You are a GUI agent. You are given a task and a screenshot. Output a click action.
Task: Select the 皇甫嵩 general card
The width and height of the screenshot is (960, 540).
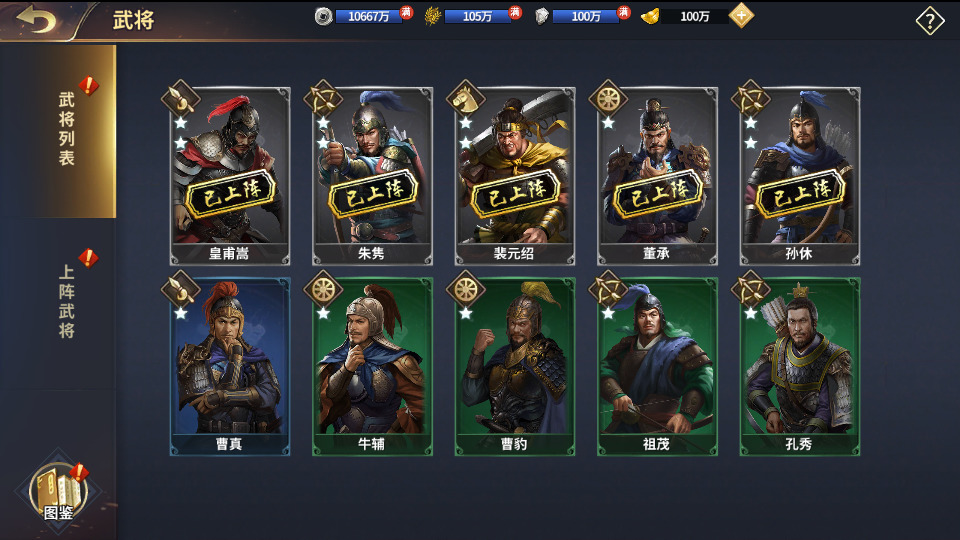coord(230,175)
